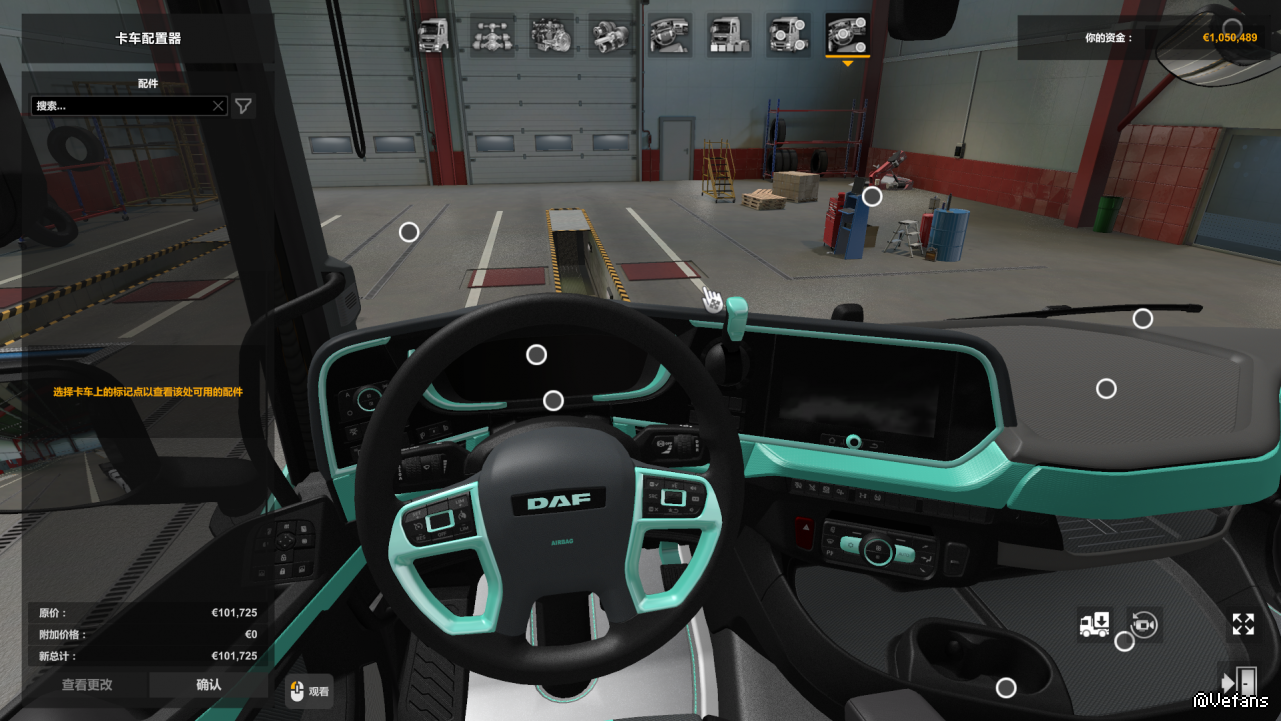1281x721 pixels.
Task: Switch to the truck cabin tab
Action: point(434,35)
